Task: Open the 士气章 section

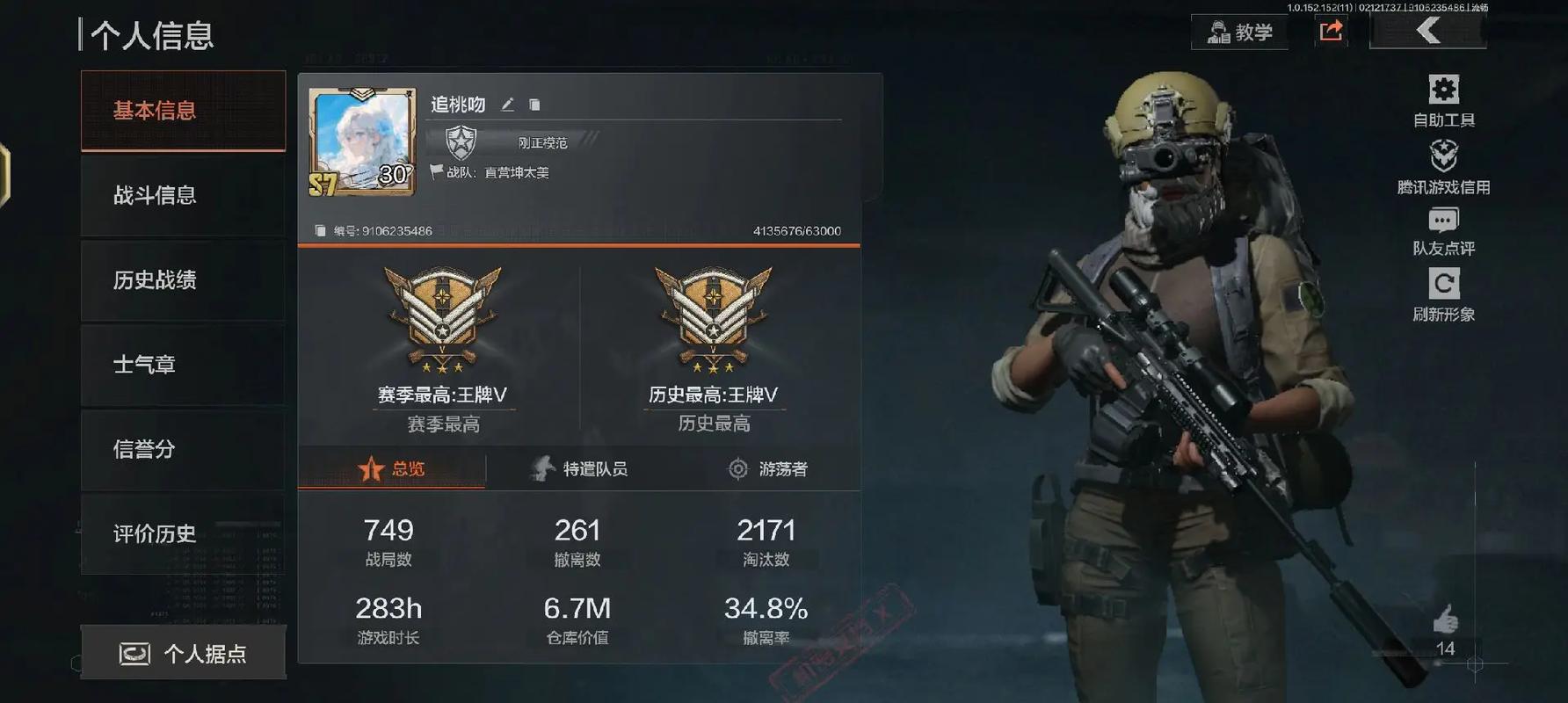Action: point(183,365)
